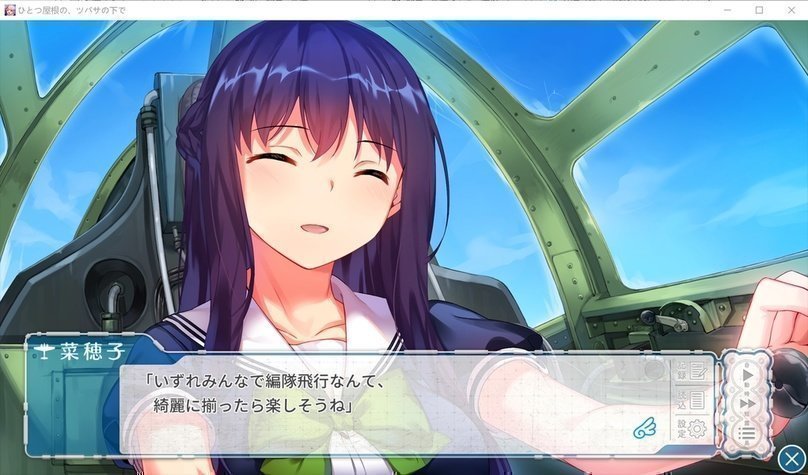Advance the dialogue text box
Screen dimensions: 808x475
tap(400, 405)
